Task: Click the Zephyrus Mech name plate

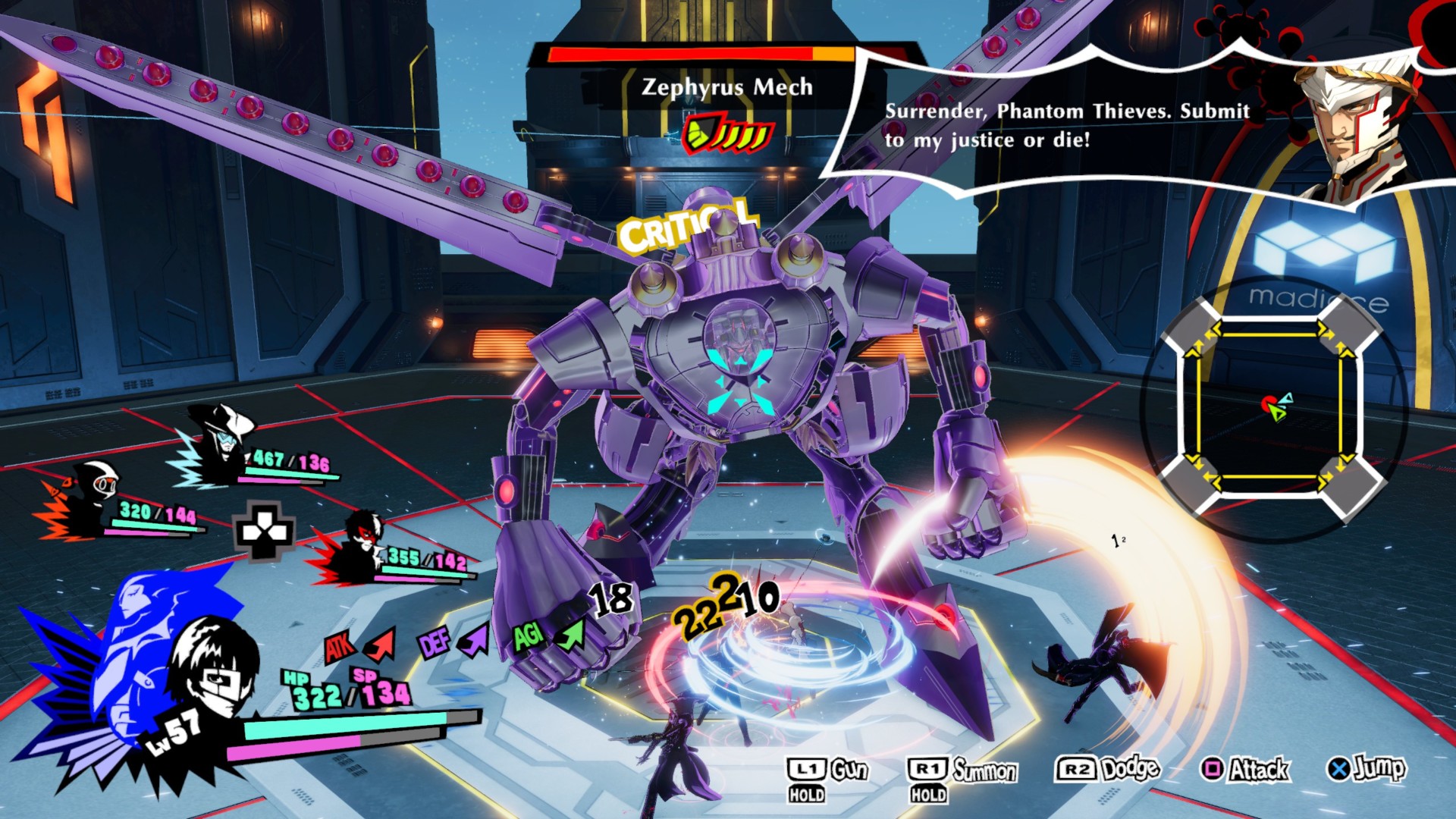Action: pos(726,87)
